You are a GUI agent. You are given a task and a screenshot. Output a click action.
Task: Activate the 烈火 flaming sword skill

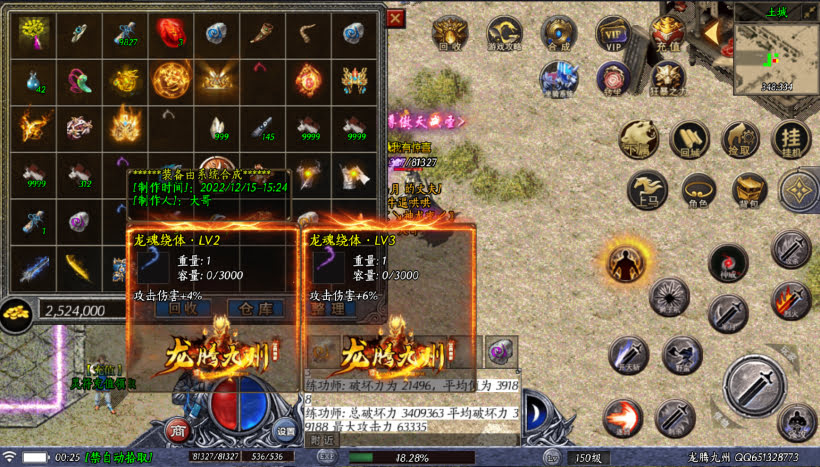click(790, 299)
